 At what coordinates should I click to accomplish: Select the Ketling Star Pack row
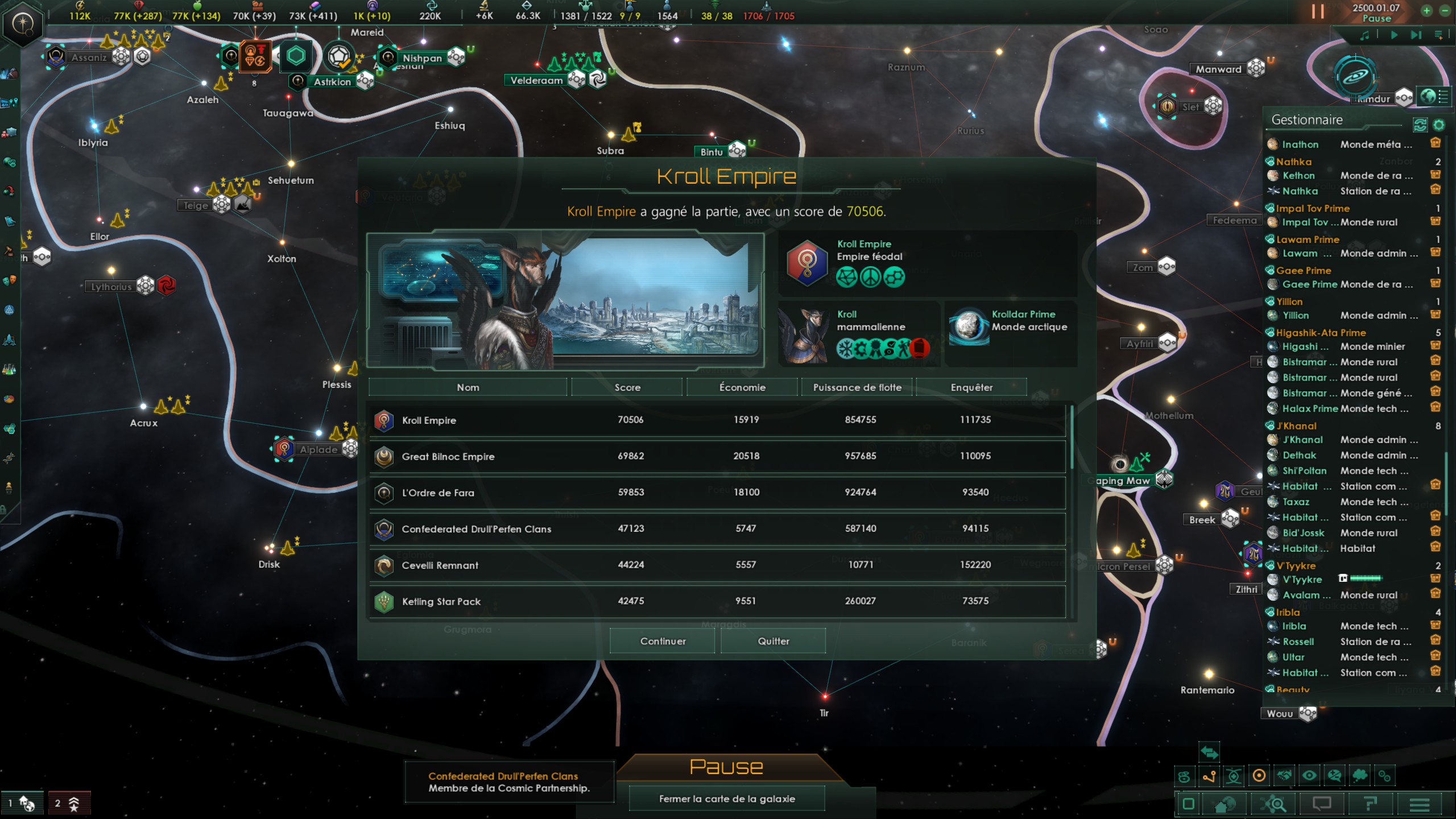click(x=717, y=601)
